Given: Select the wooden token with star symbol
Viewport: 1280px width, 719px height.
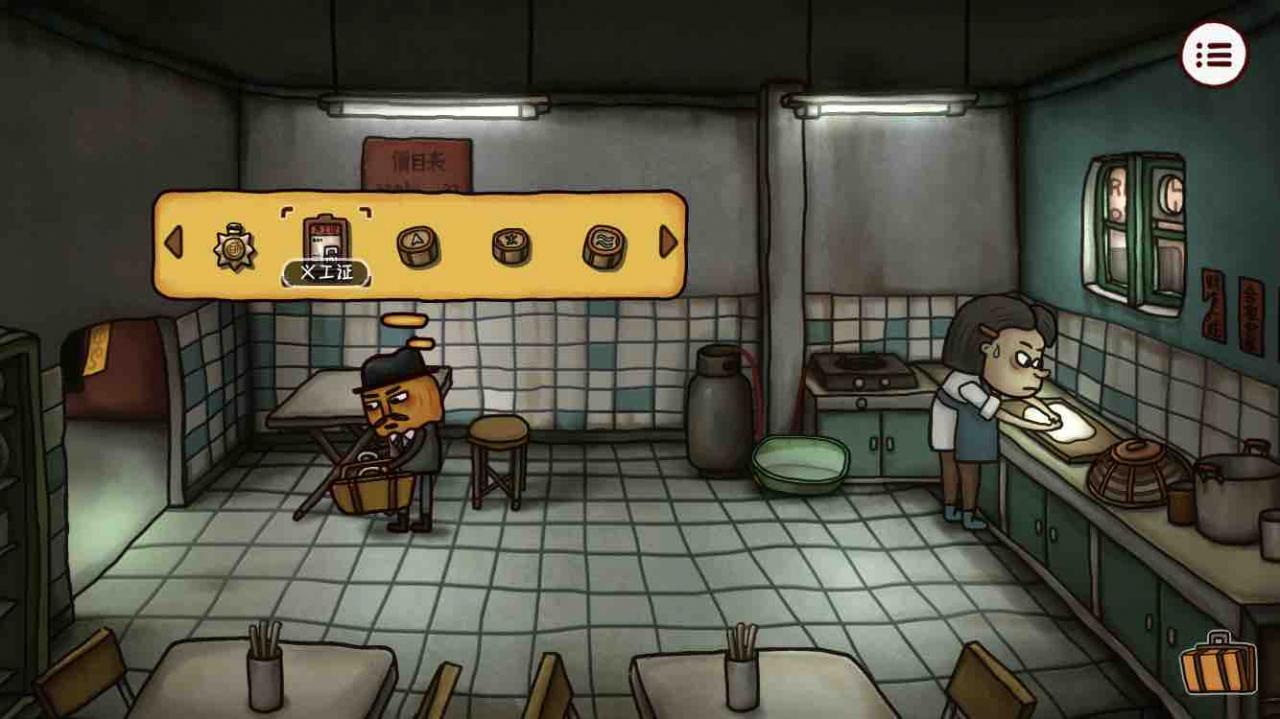Looking at the screenshot, I should (511, 245).
